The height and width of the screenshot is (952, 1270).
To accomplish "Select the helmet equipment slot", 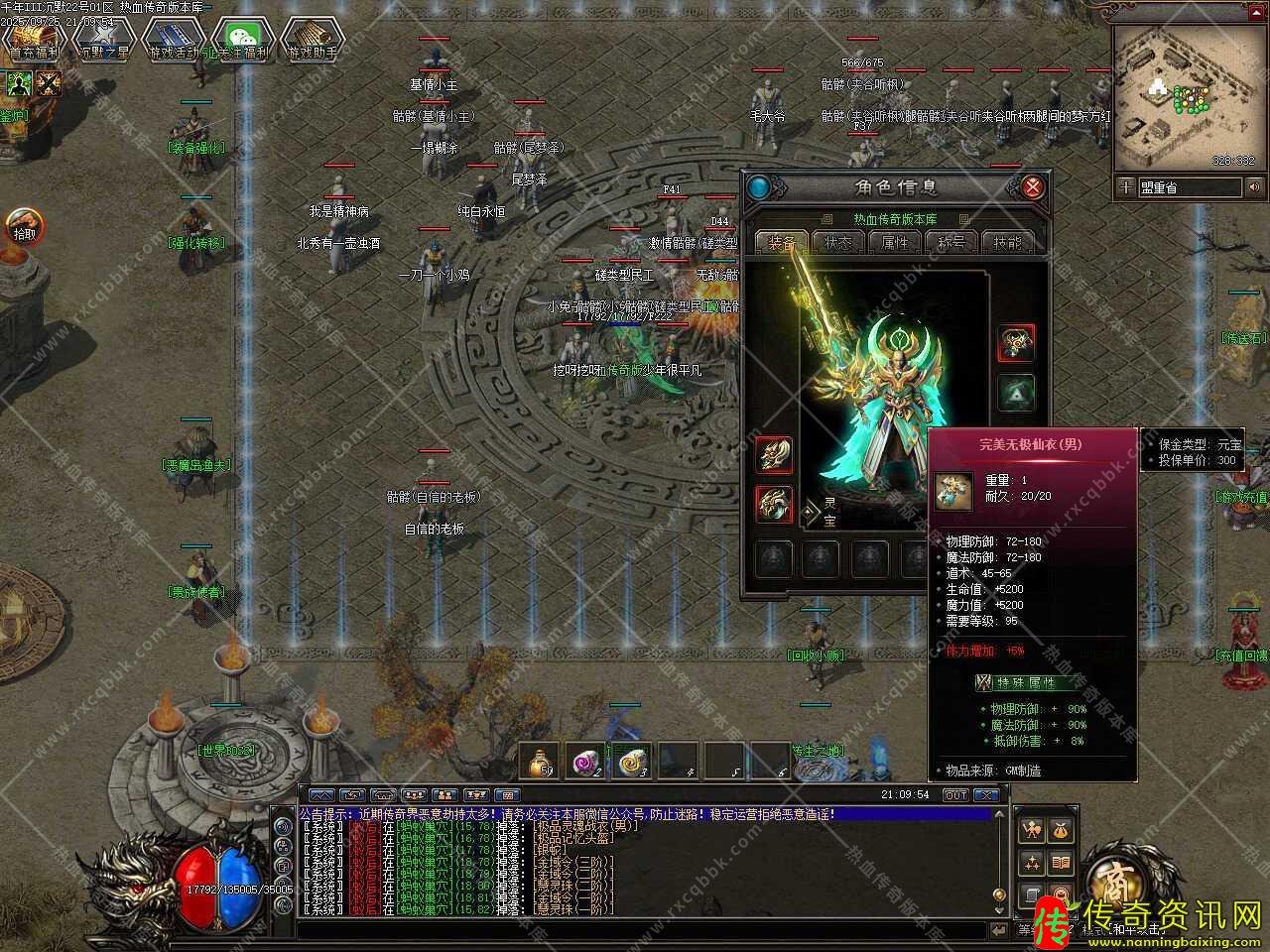I will [x=1016, y=342].
